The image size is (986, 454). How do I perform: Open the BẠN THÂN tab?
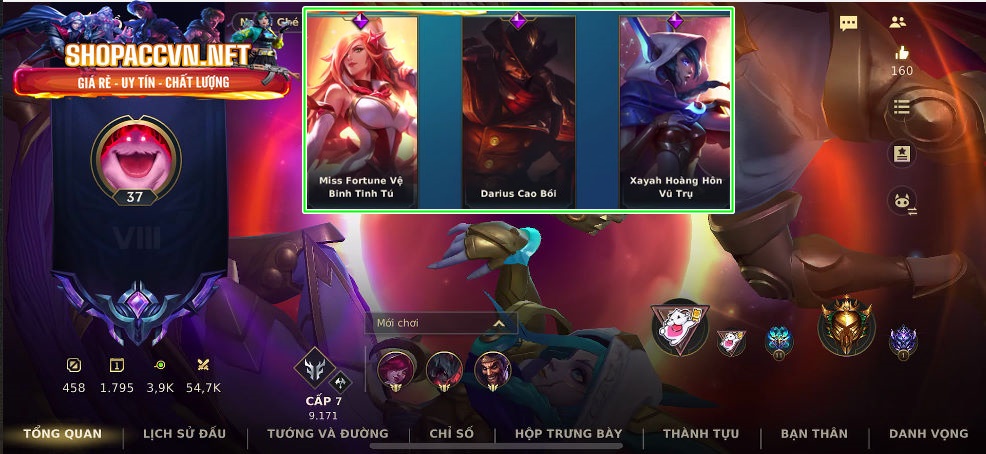pos(814,434)
